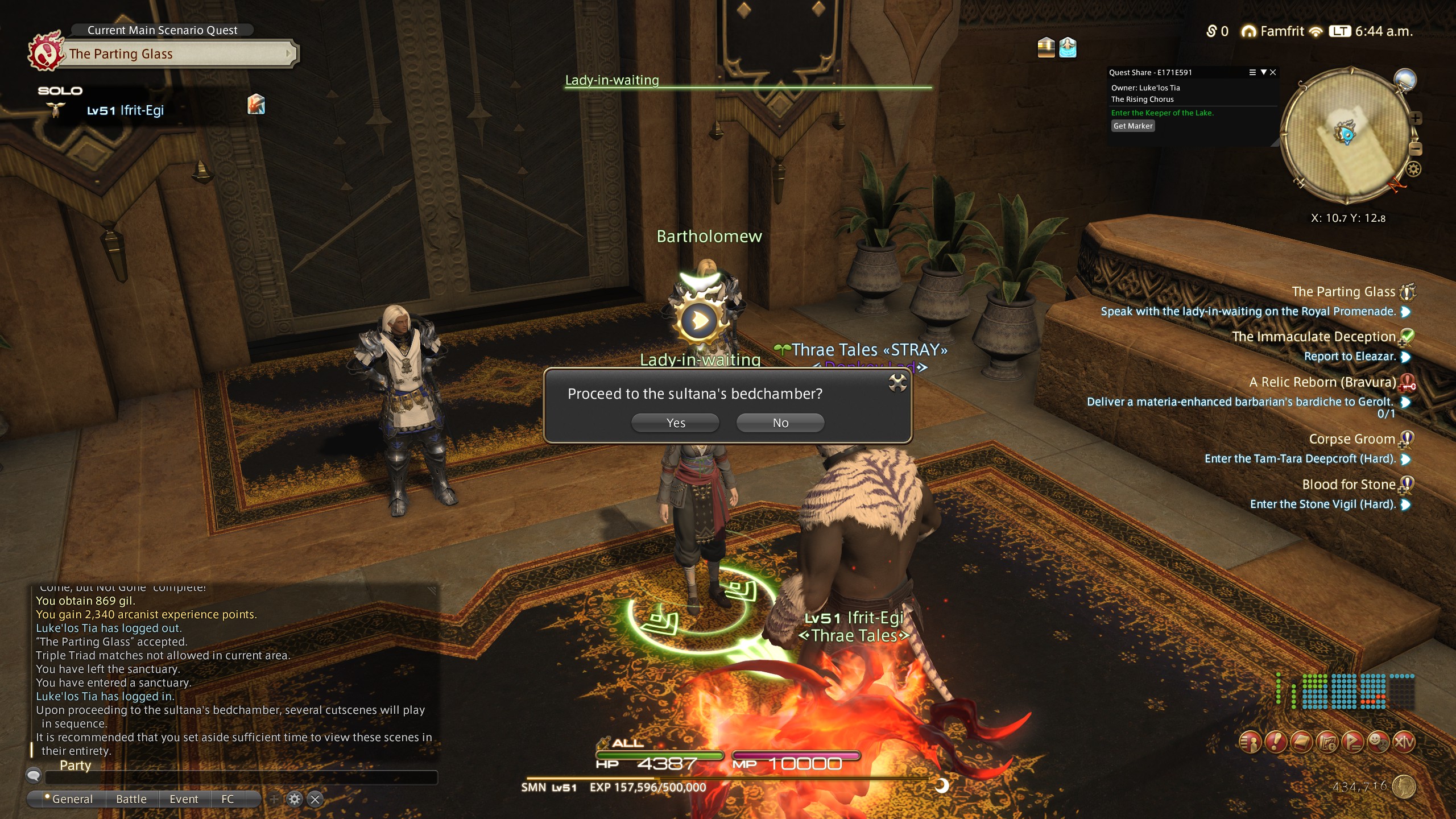Zoom in on the minimap
This screenshot has width=1456, height=819.
click(1416, 118)
